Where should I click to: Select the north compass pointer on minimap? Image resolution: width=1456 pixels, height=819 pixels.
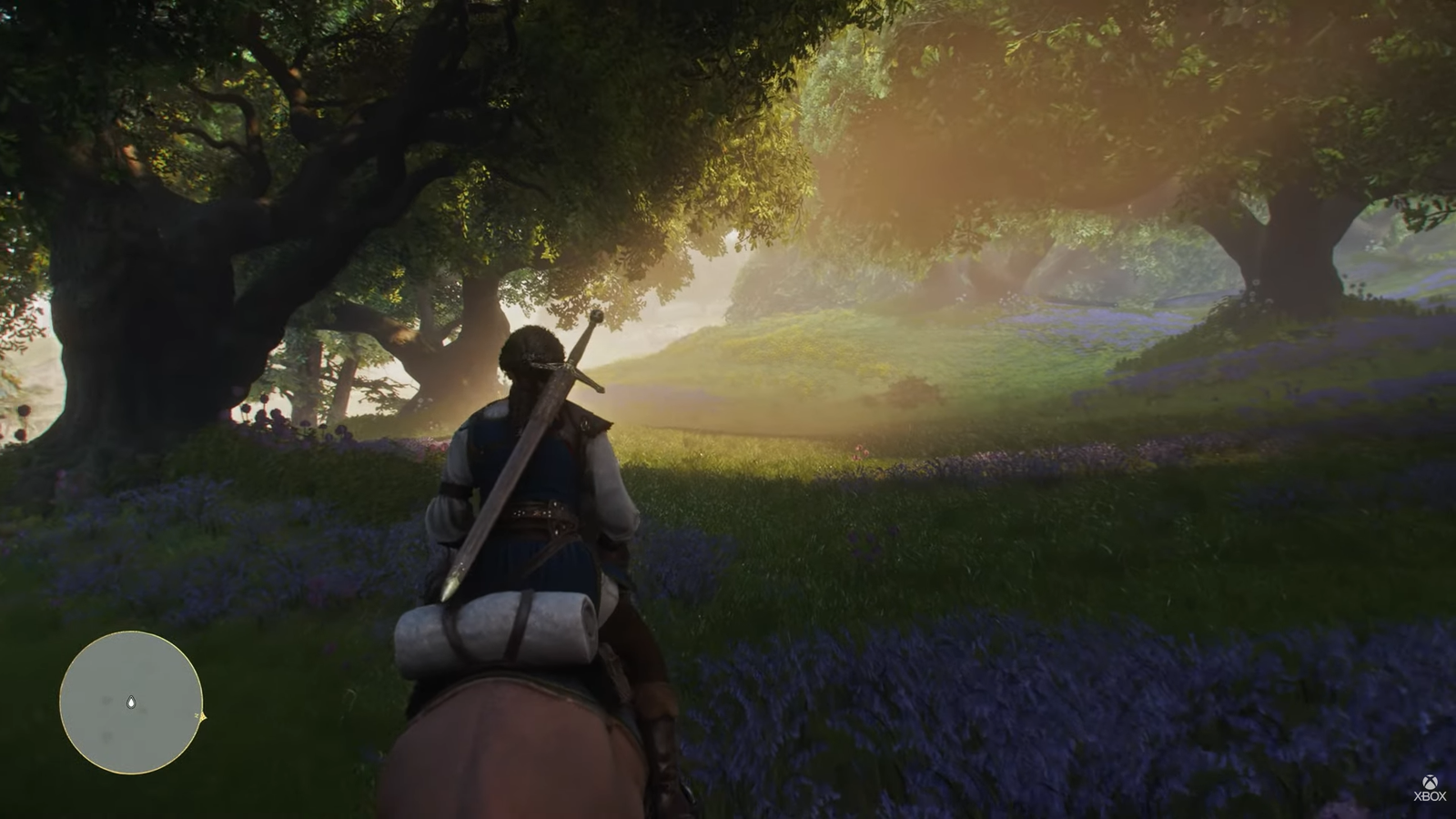(202, 717)
